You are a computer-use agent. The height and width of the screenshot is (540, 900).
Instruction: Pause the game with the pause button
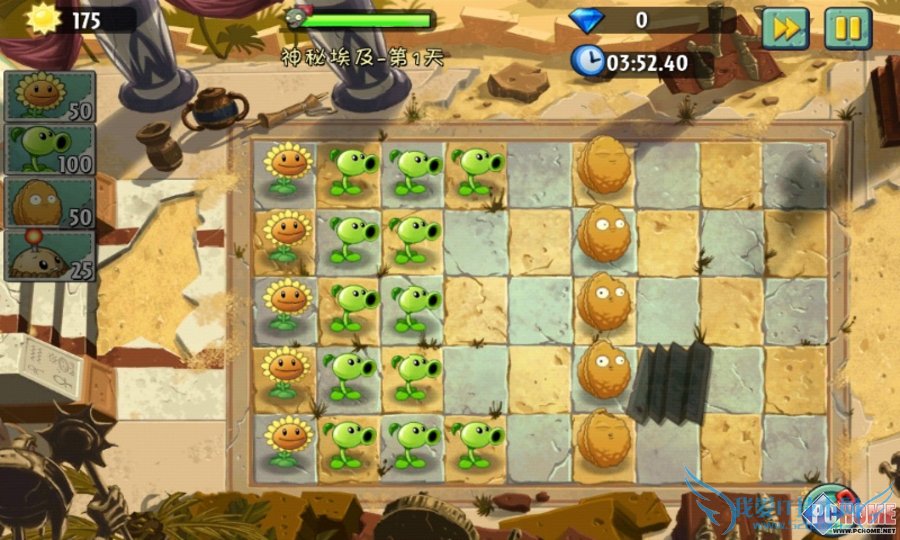coord(847,28)
